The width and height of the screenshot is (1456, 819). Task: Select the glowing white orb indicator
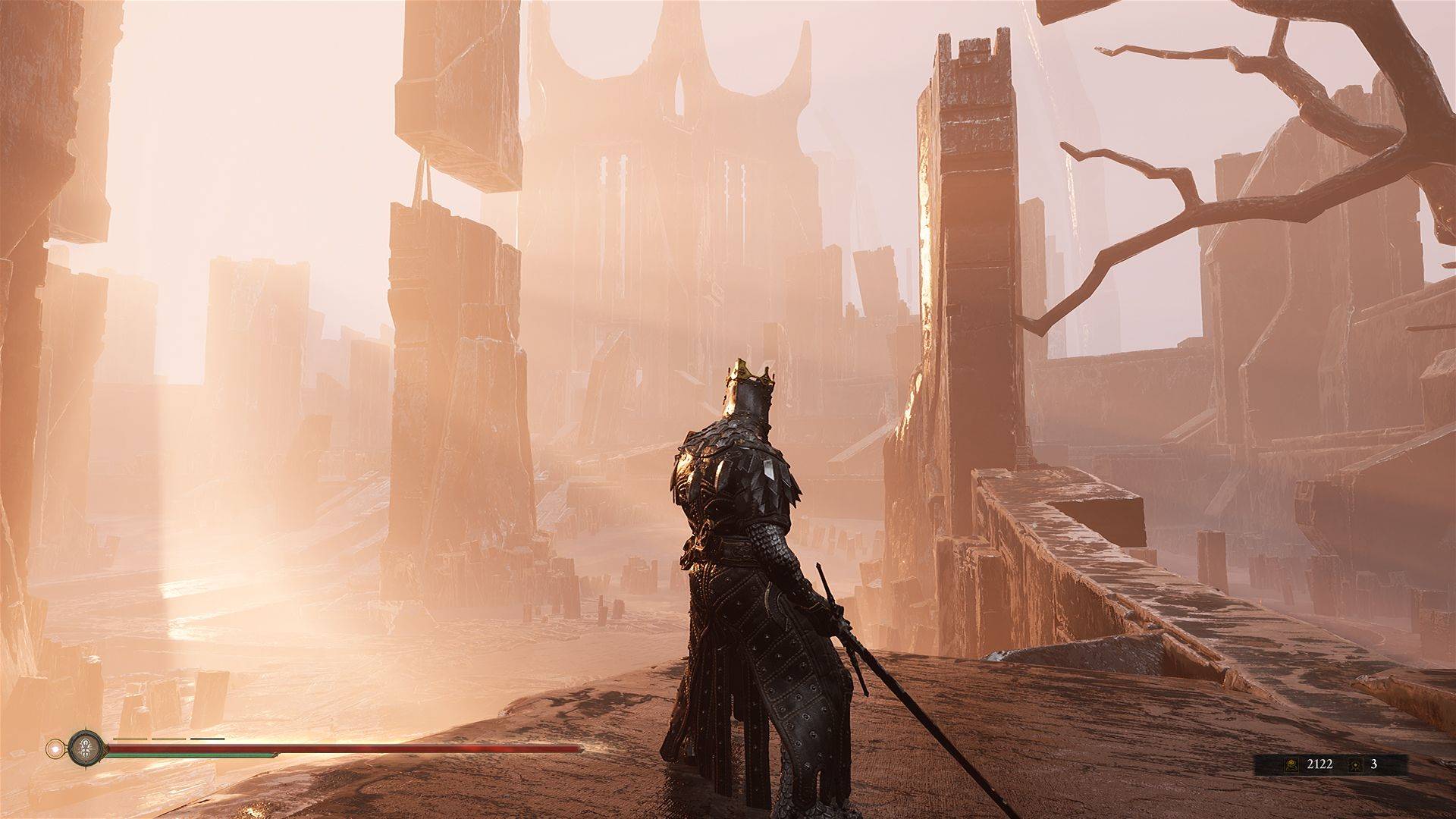pyautogui.click(x=55, y=749)
